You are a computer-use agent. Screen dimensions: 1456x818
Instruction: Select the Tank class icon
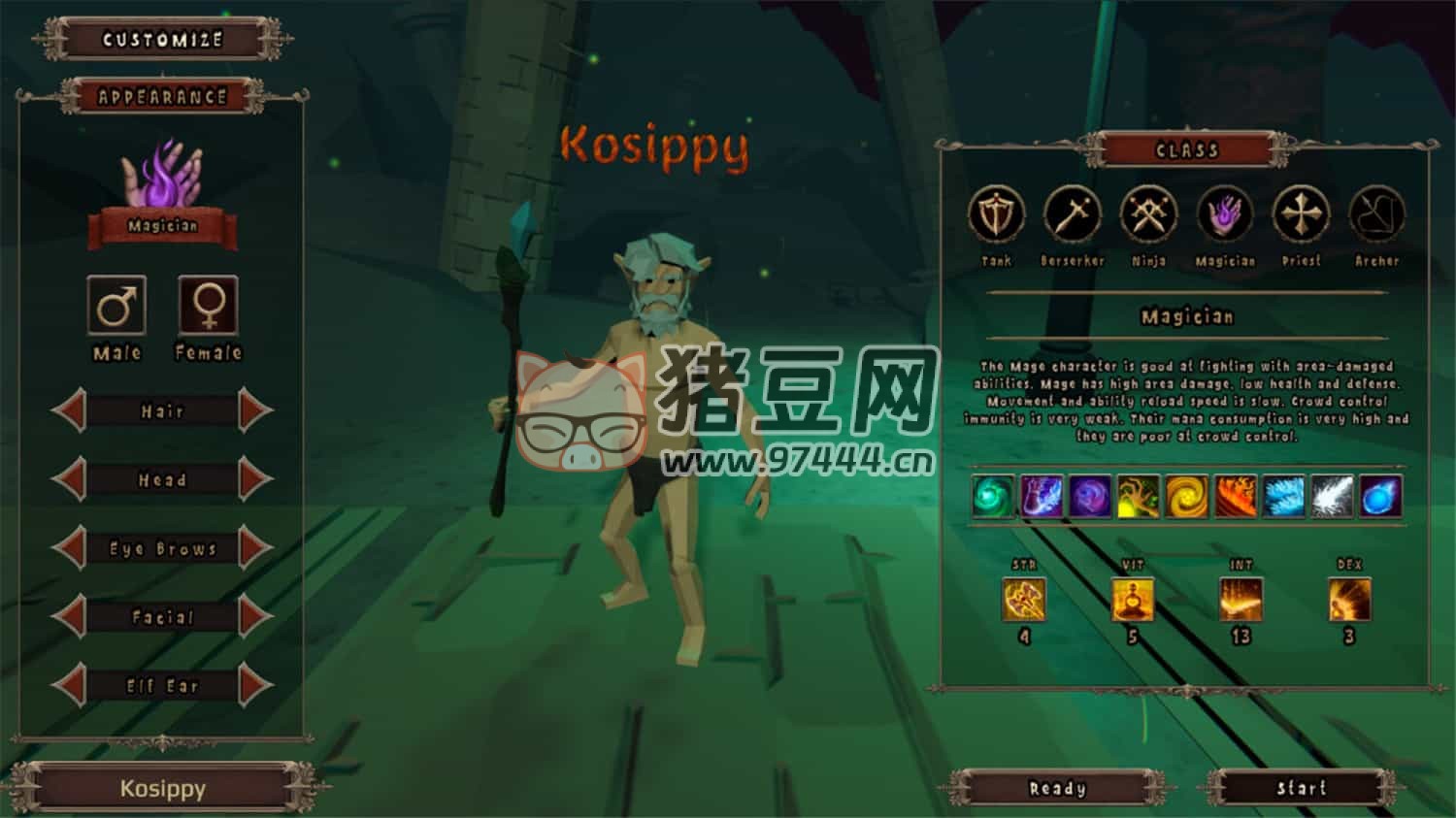click(996, 215)
